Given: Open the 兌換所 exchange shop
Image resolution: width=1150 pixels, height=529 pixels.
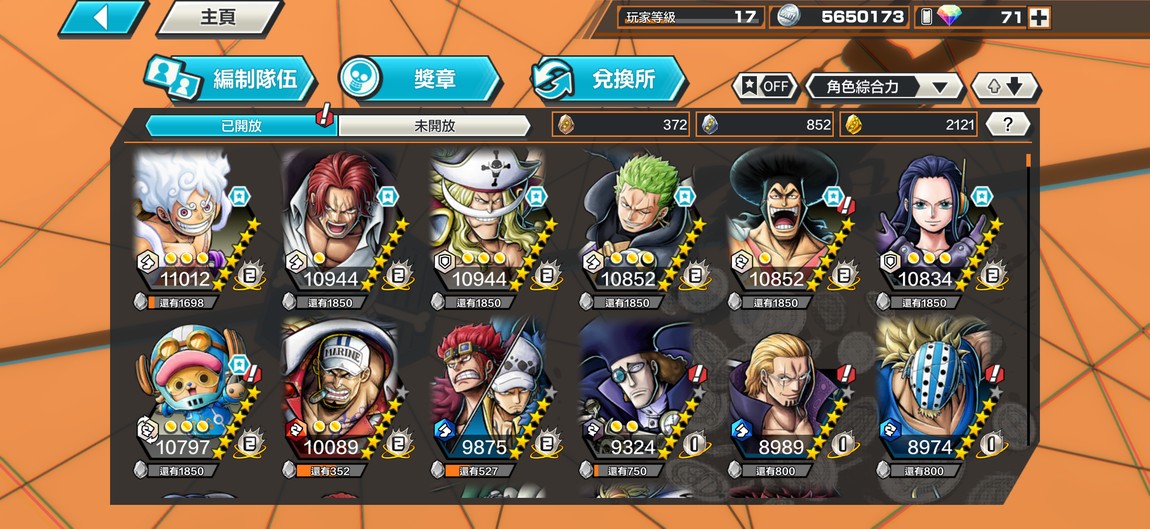Looking at the screenshot, I should (608, 80).
